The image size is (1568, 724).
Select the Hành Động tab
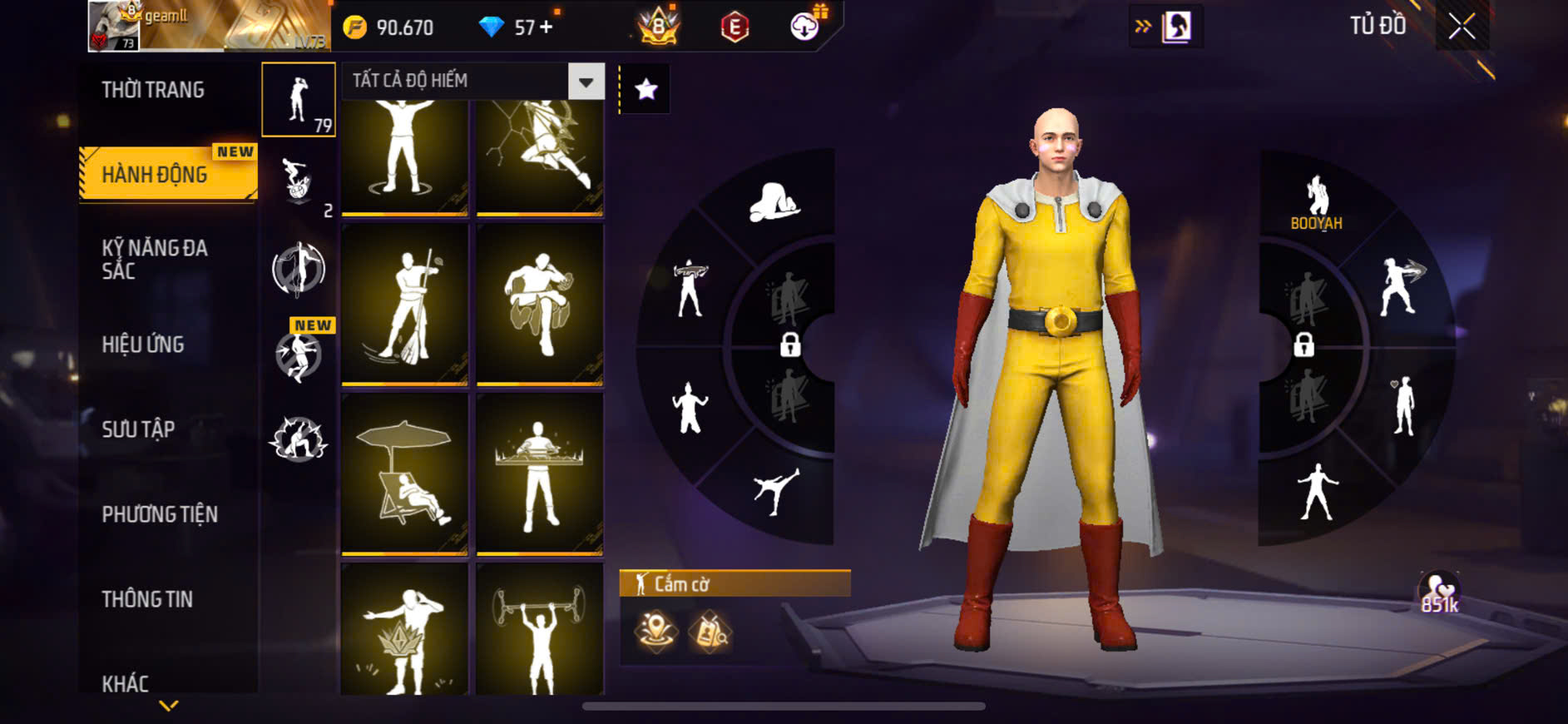(155, 175)
